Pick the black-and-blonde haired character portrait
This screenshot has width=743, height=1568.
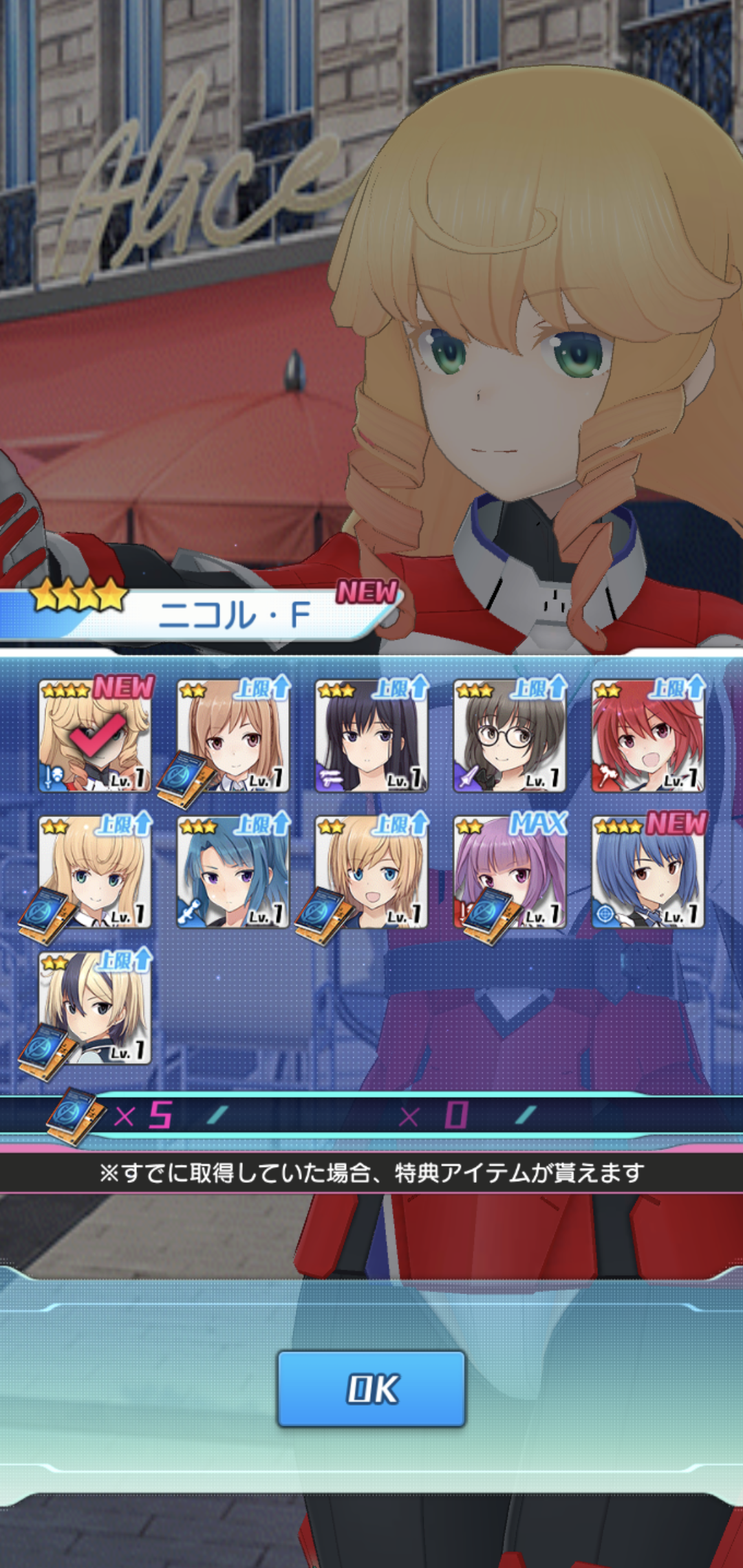(95, 1008)
